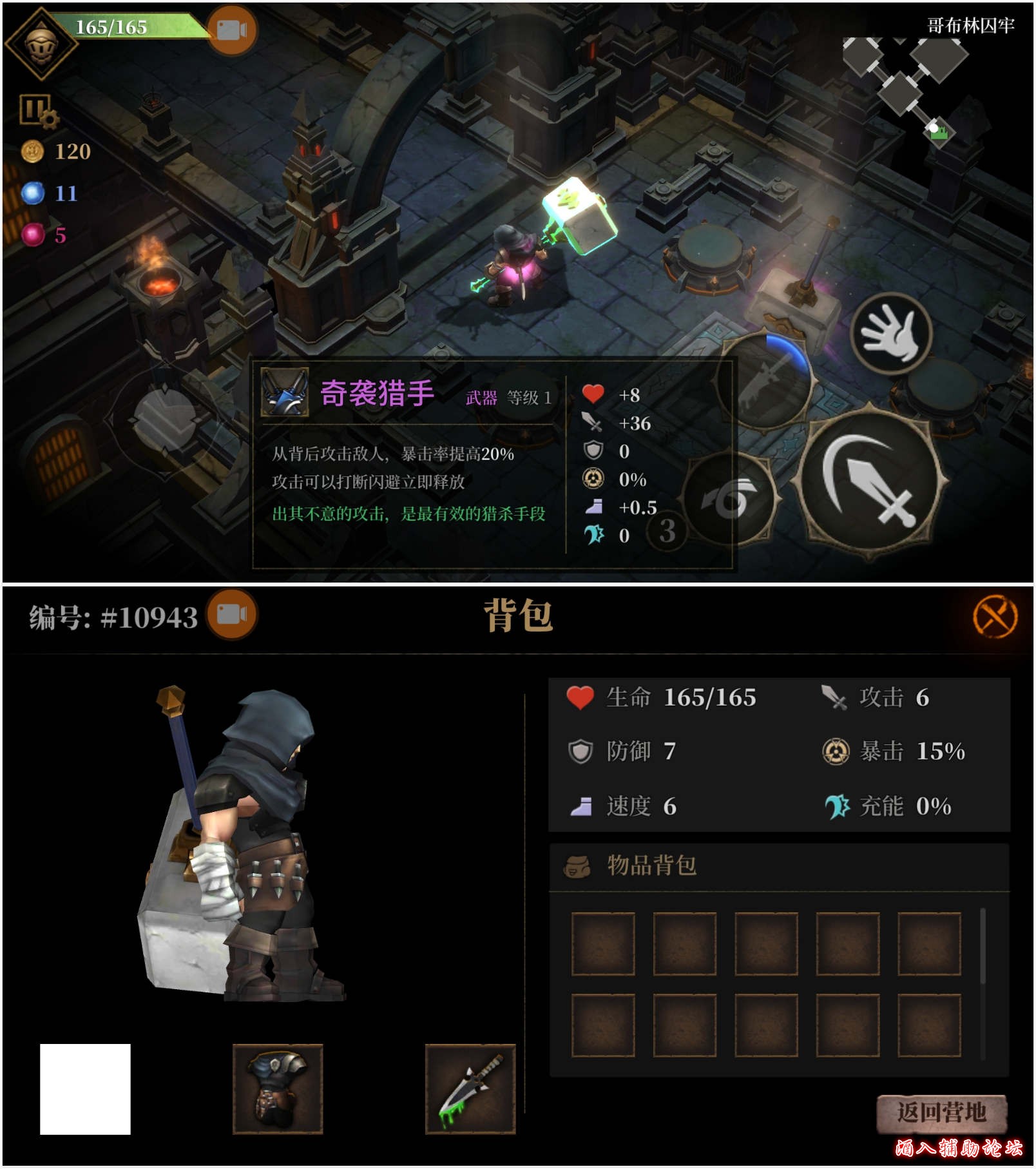Select the equipped green-tipped dagger slot
Image resolution: width=1036 pixels, height=1169 pixels.
click(470, 1088)
